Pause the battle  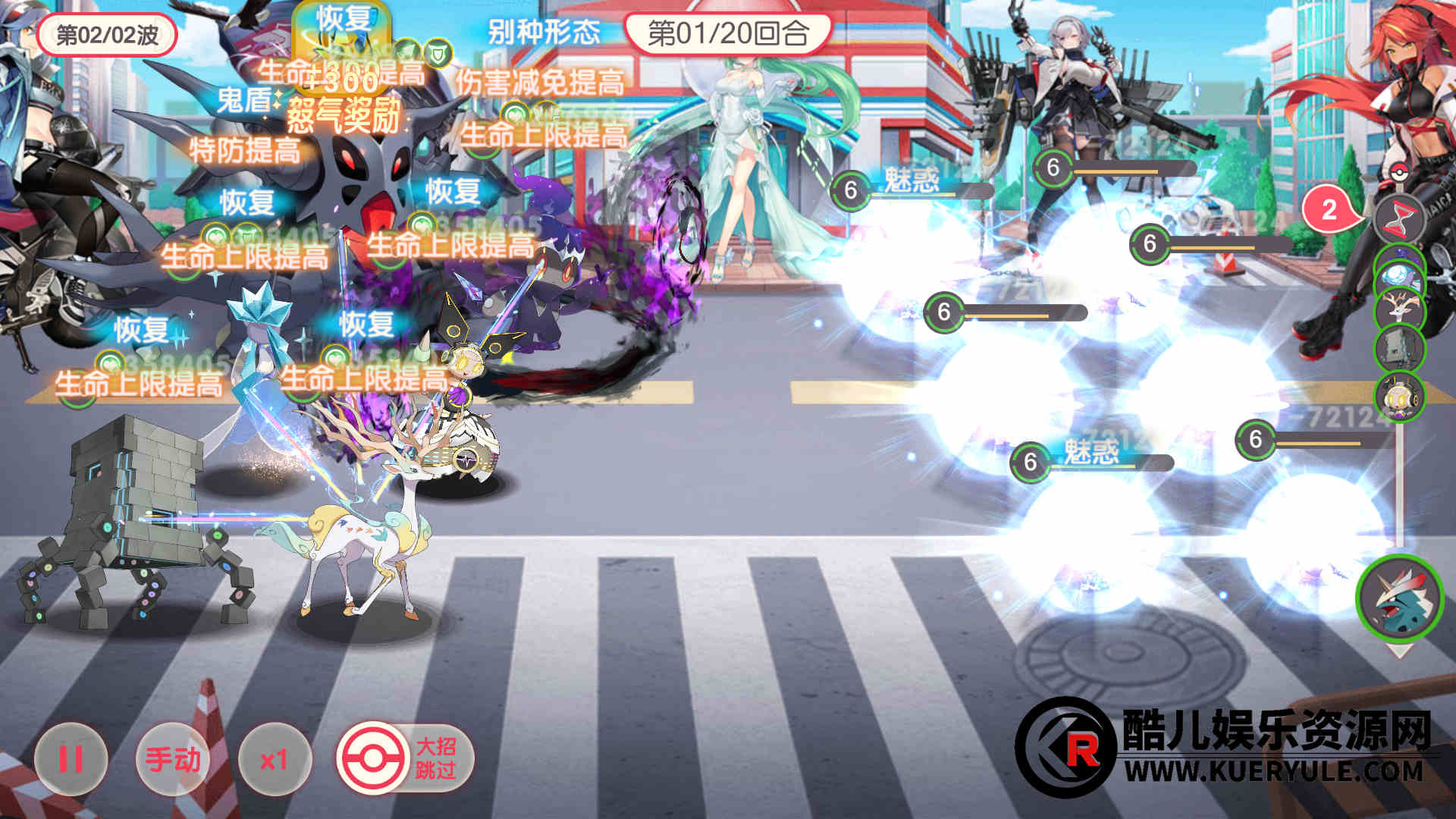coord(71,759)
